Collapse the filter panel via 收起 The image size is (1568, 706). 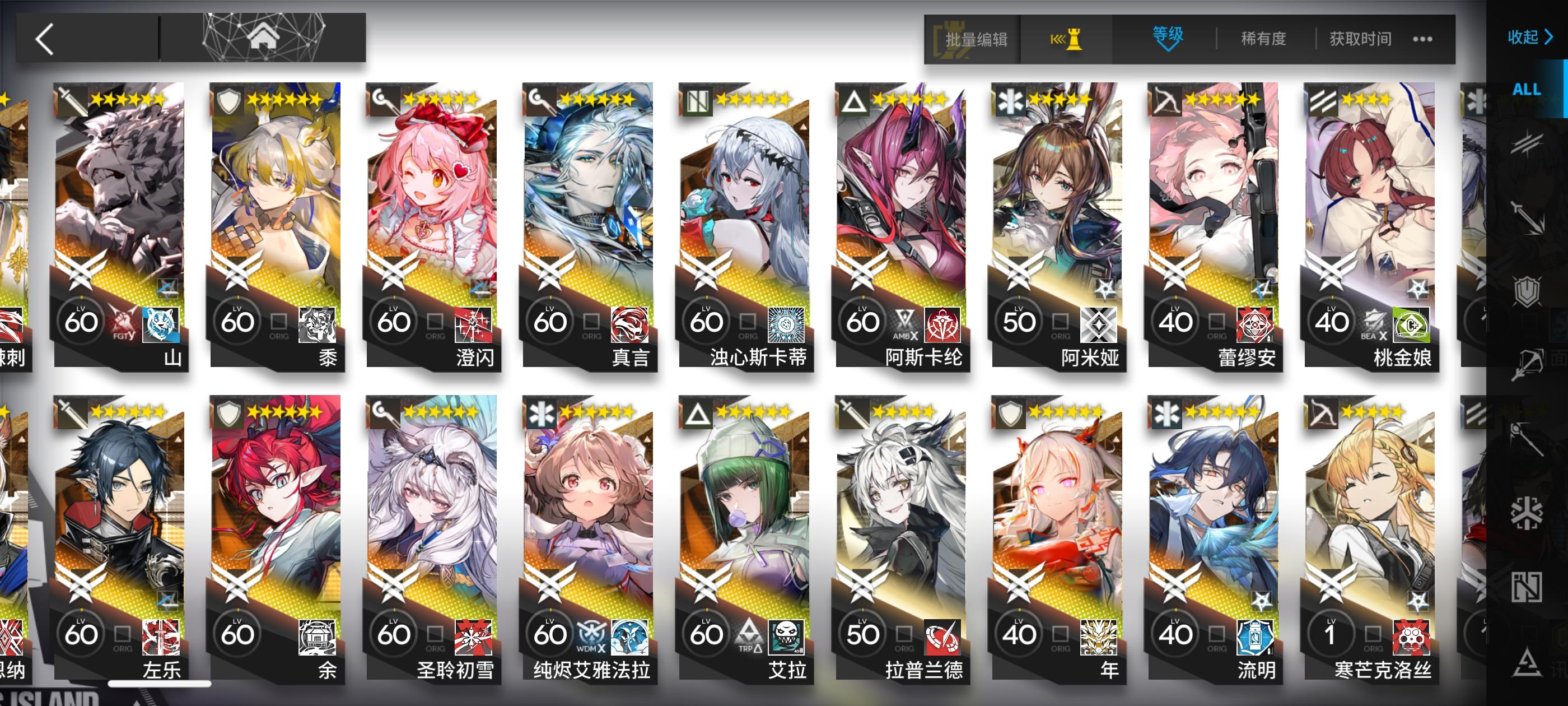[x=1527, y=38]
